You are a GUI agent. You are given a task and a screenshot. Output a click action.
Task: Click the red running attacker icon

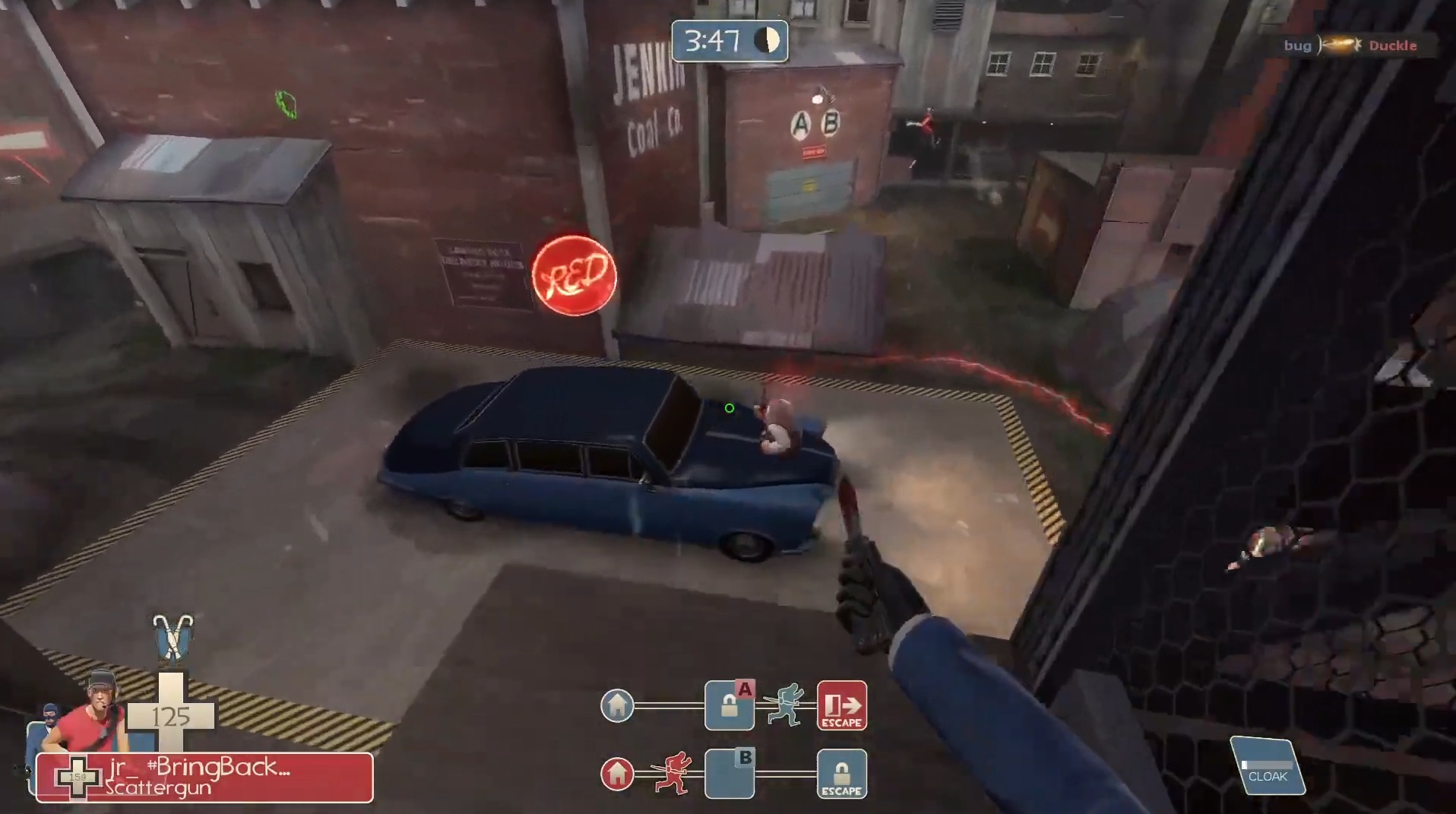[673, 773]
